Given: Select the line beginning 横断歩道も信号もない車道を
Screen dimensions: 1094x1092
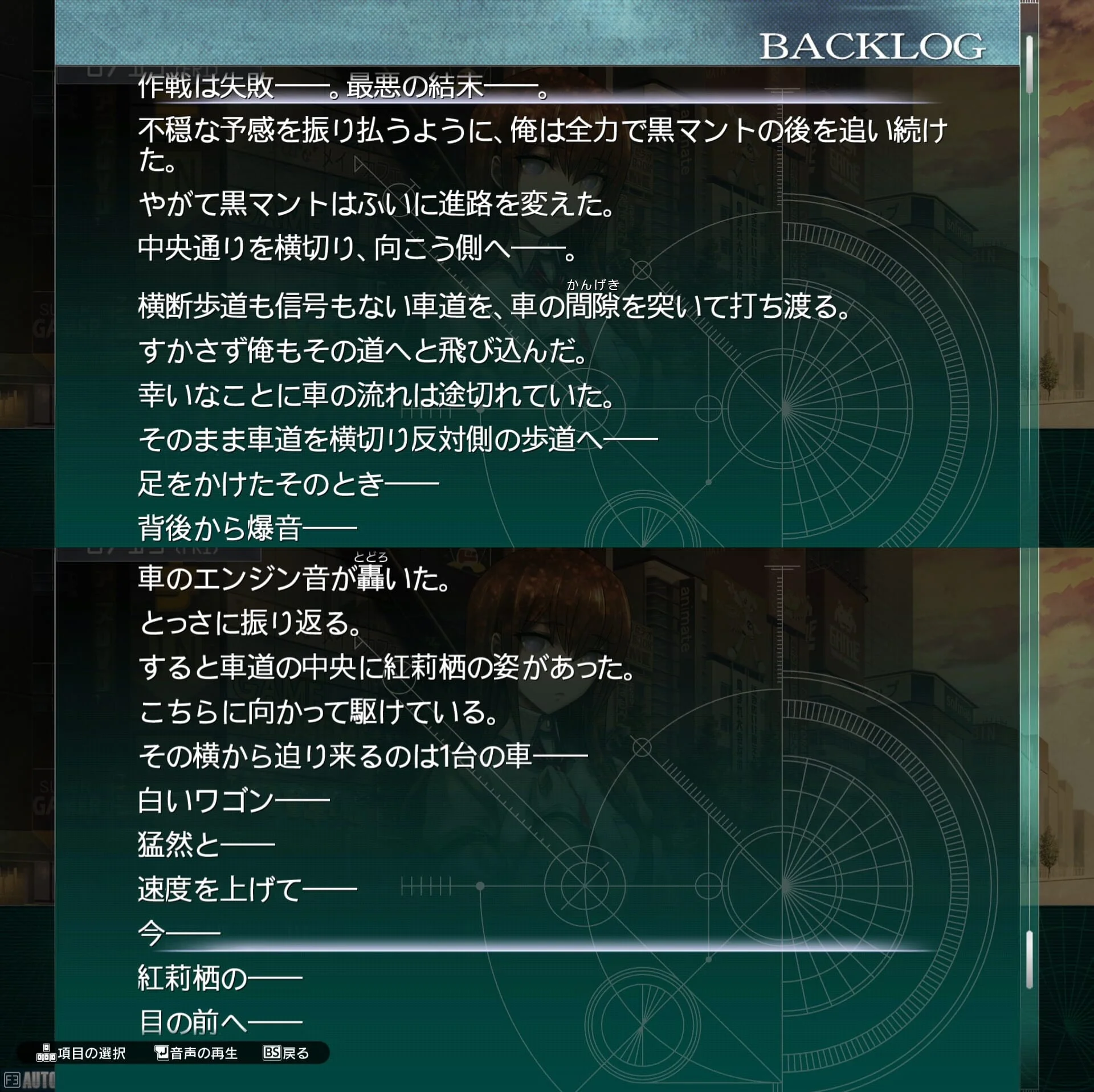Looking at the screenshot, I should (494, 306).
